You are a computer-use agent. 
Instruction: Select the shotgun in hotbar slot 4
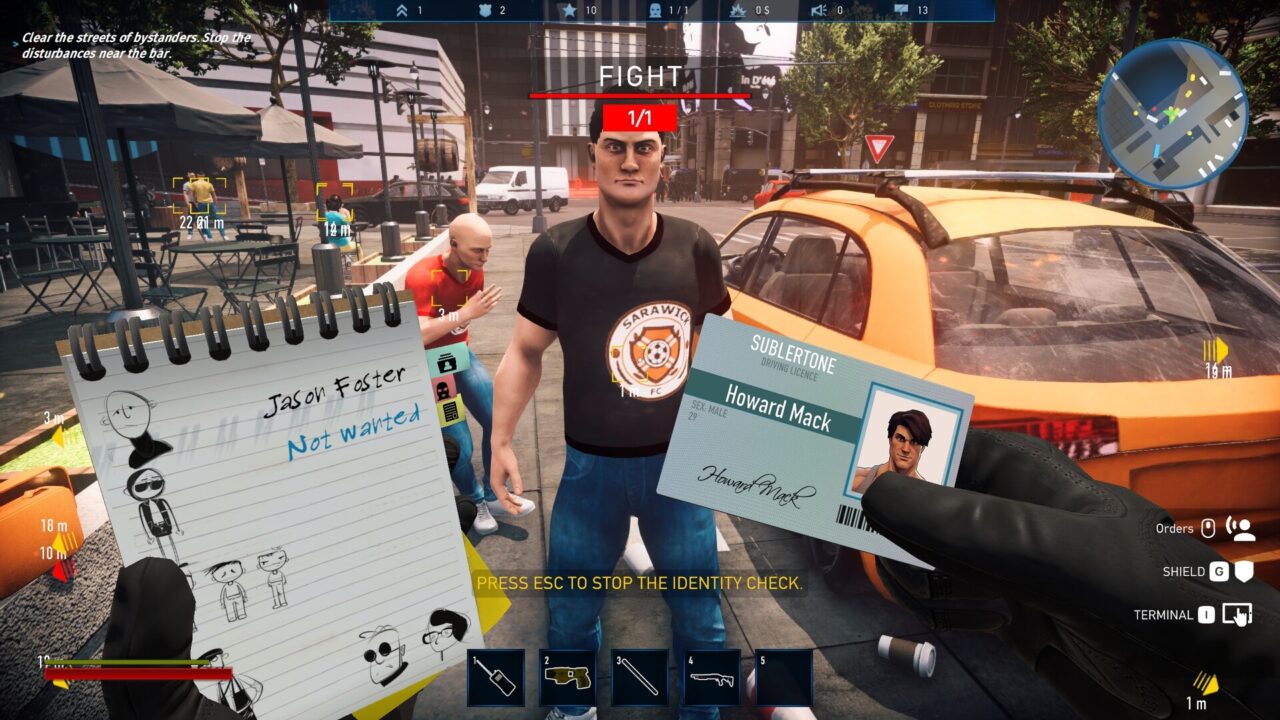click(708, 673)
